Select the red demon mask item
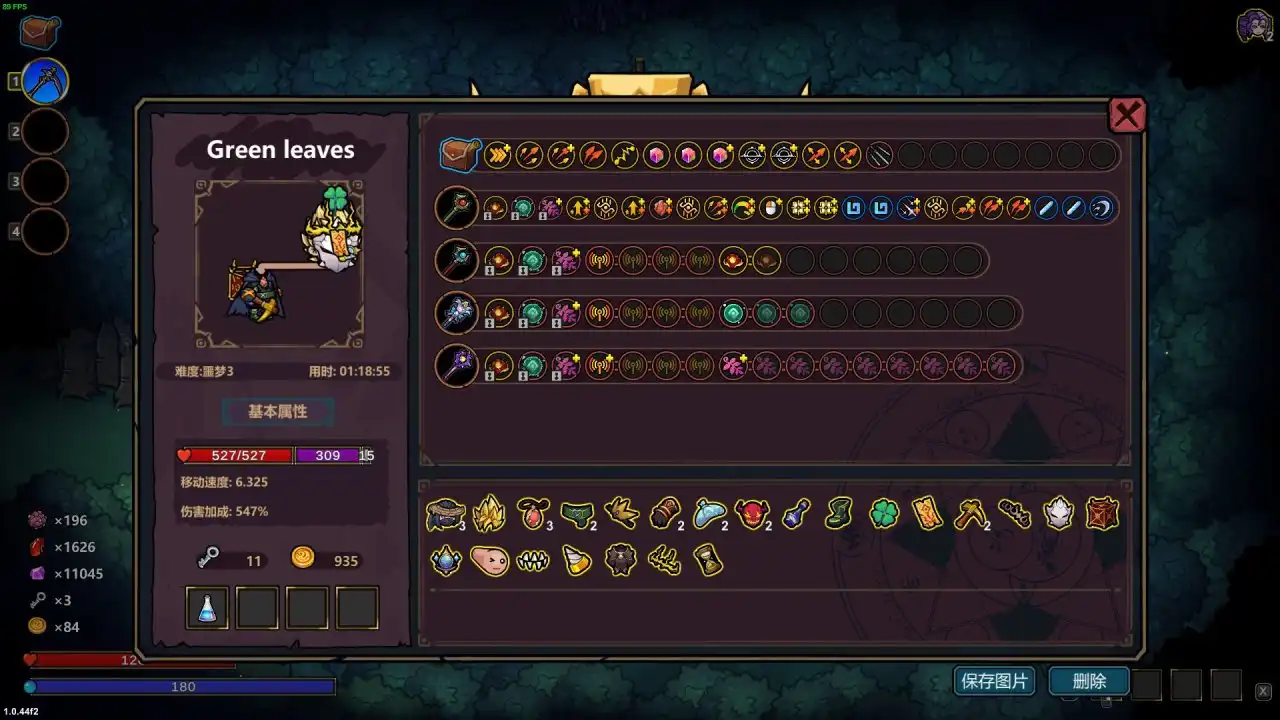Viewport: 1280px width, 720px height. tap(751, 513)
